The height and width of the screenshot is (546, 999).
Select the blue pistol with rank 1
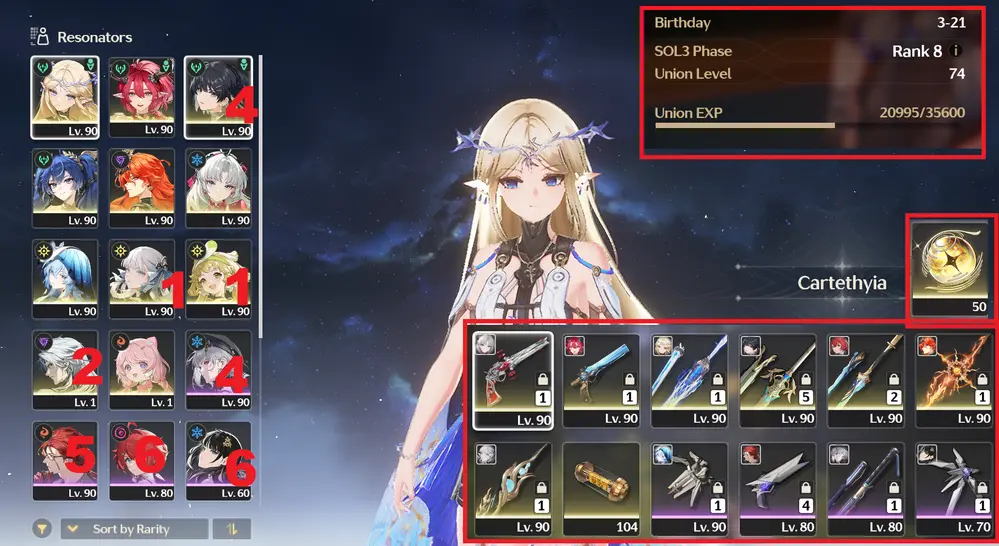(600, 374)
